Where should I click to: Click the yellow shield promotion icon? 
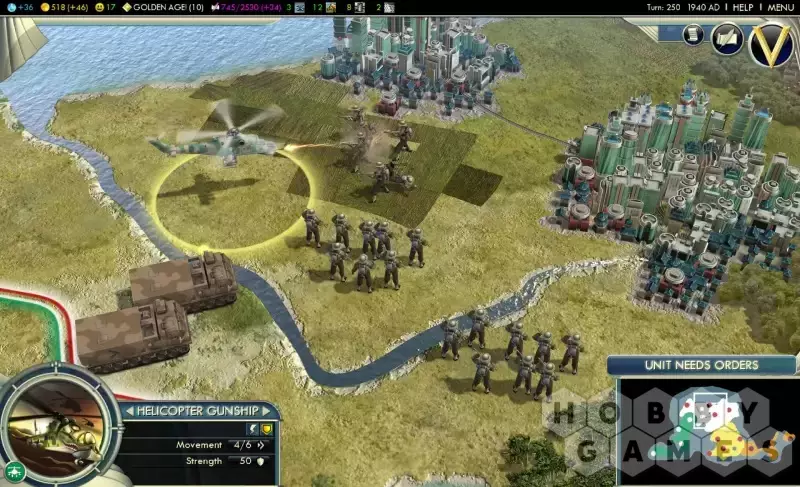pos(267,429)
